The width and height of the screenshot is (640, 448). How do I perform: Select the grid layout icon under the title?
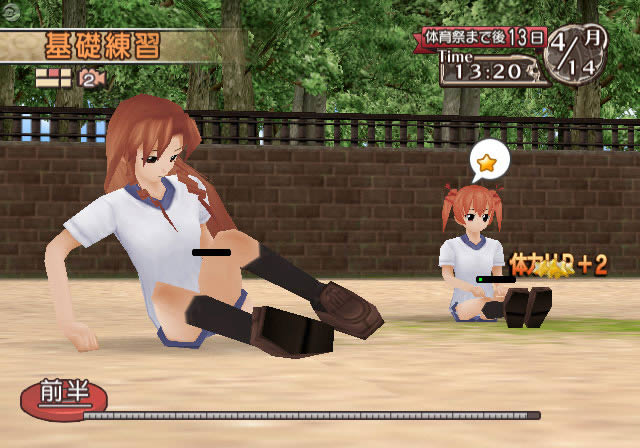click(52, 76)
